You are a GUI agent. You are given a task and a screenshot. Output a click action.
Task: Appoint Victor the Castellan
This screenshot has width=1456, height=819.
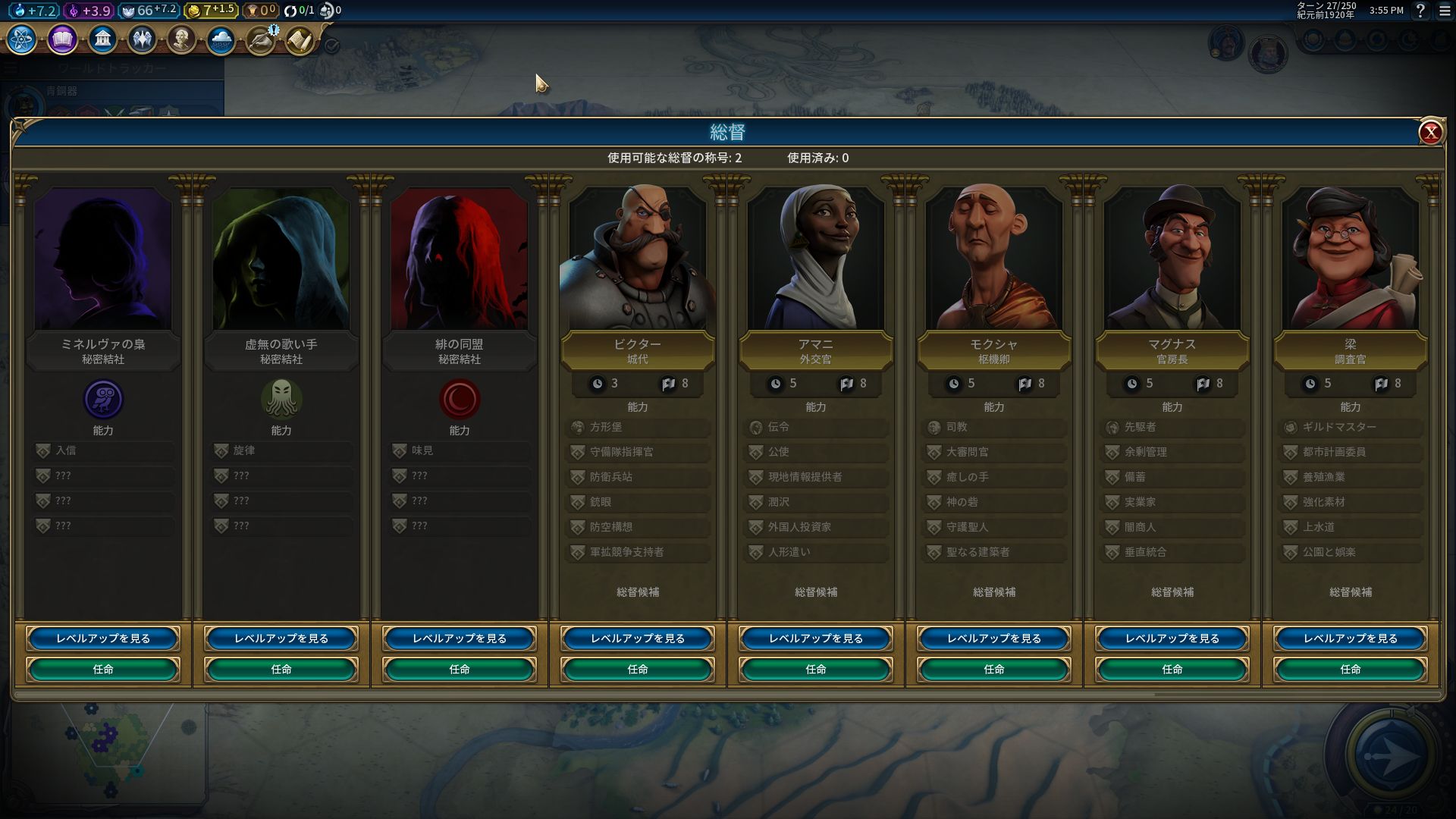pos(637,669)
